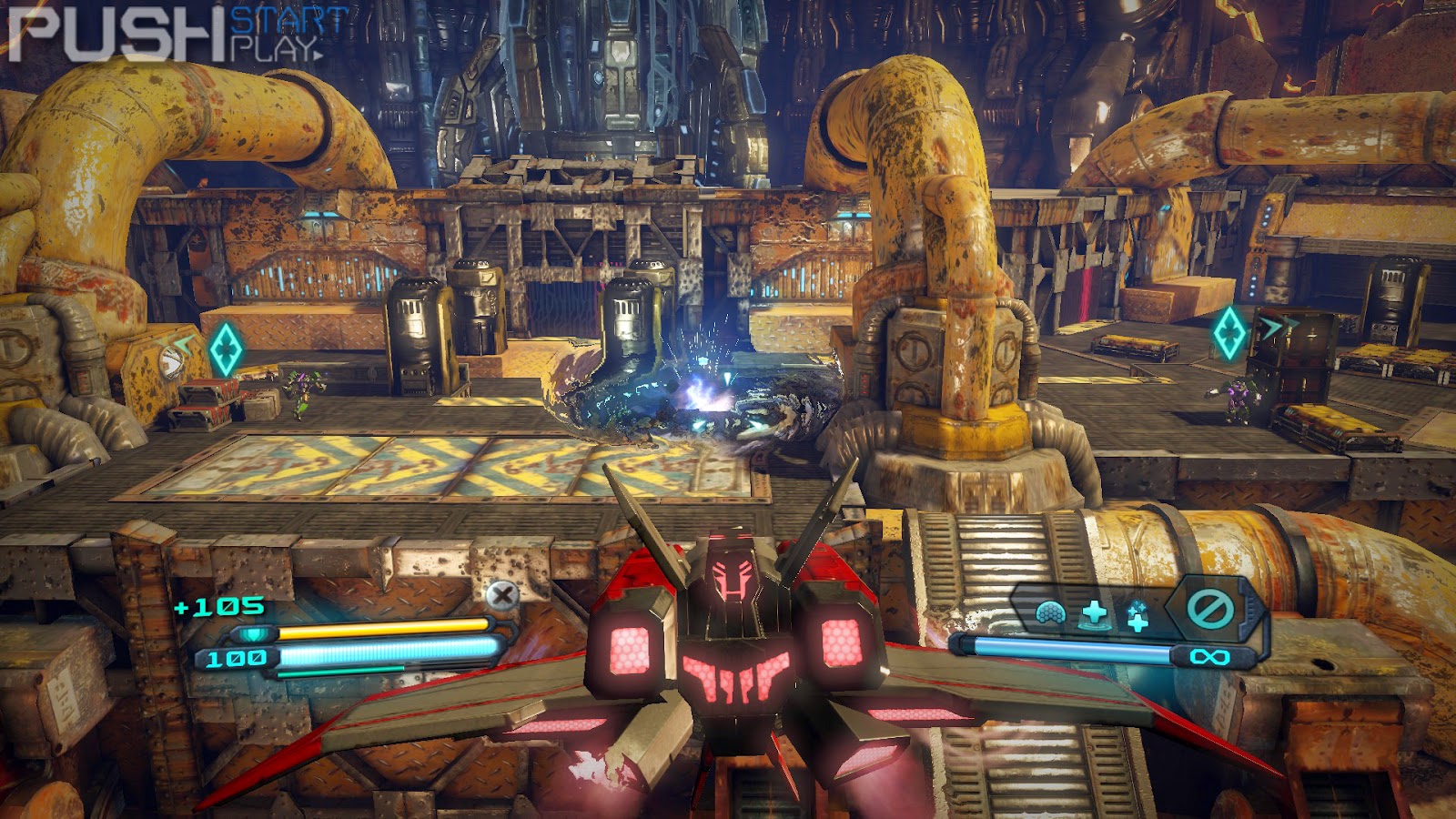Select the diamond waypoint marker with right-pointing arrow
This screenshot has width=1456, height=819.
(x=1229, y=332)
